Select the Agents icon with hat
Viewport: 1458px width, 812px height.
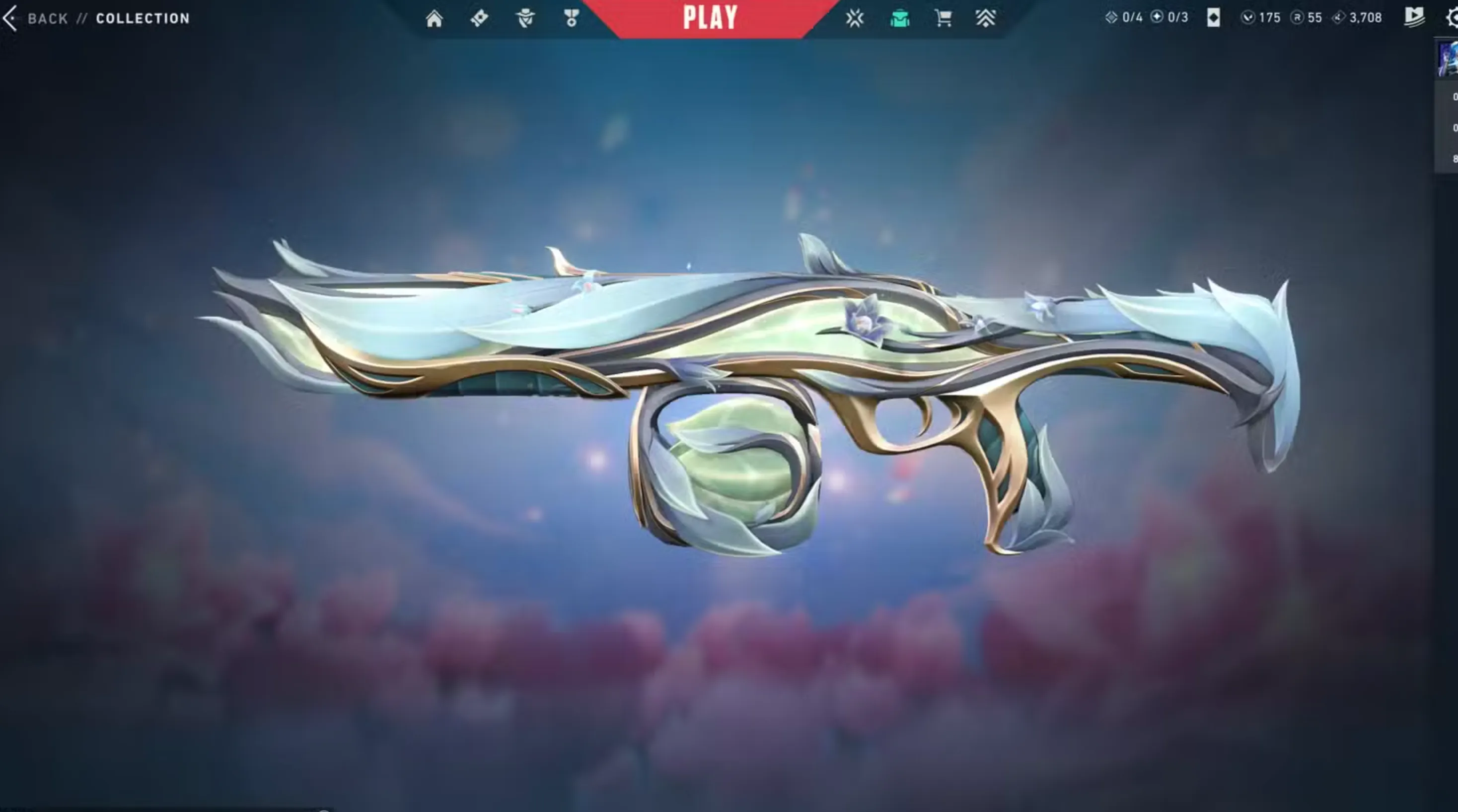click(525, 19)
